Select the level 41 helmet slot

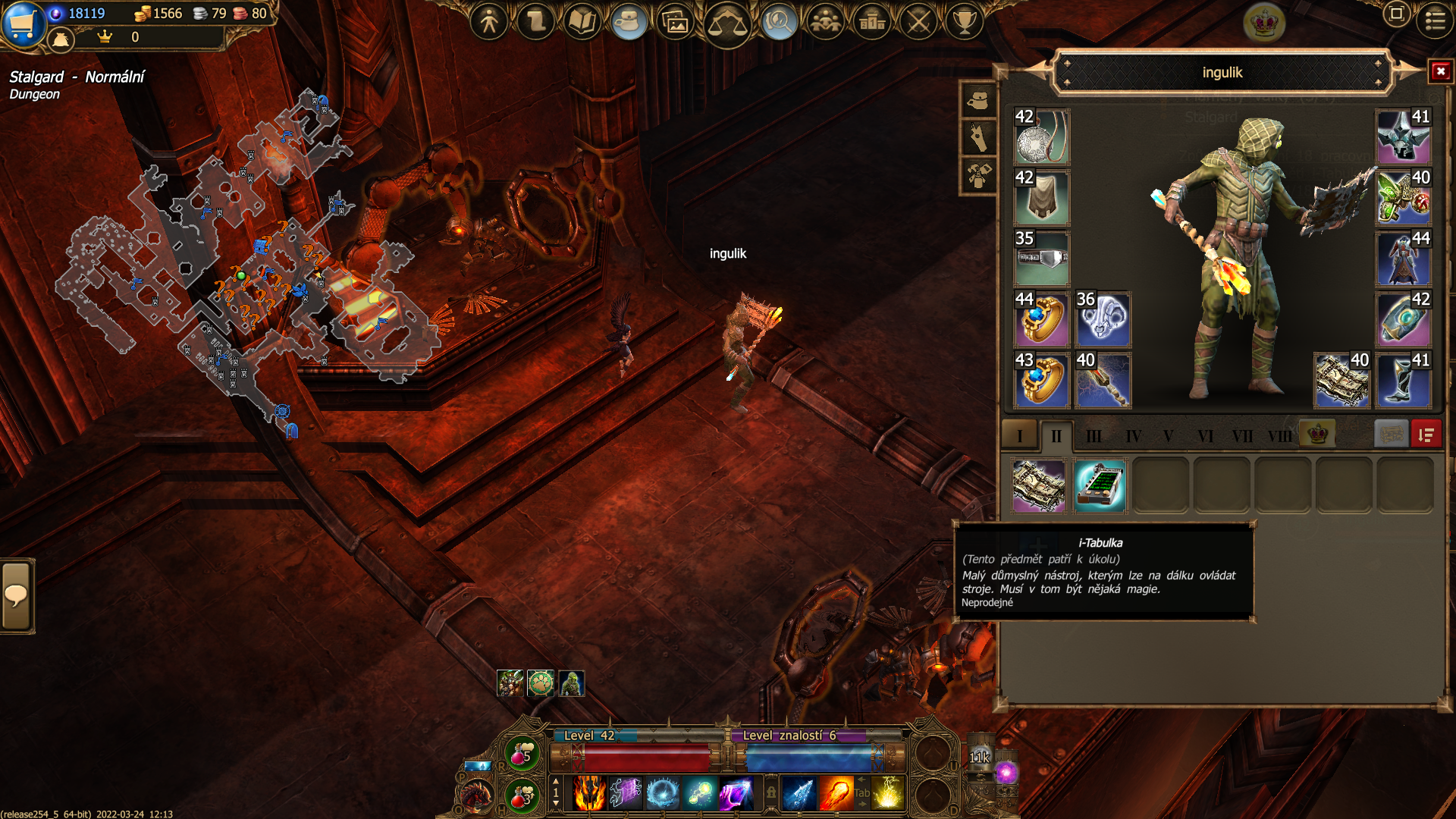[x=1403, y=137]
